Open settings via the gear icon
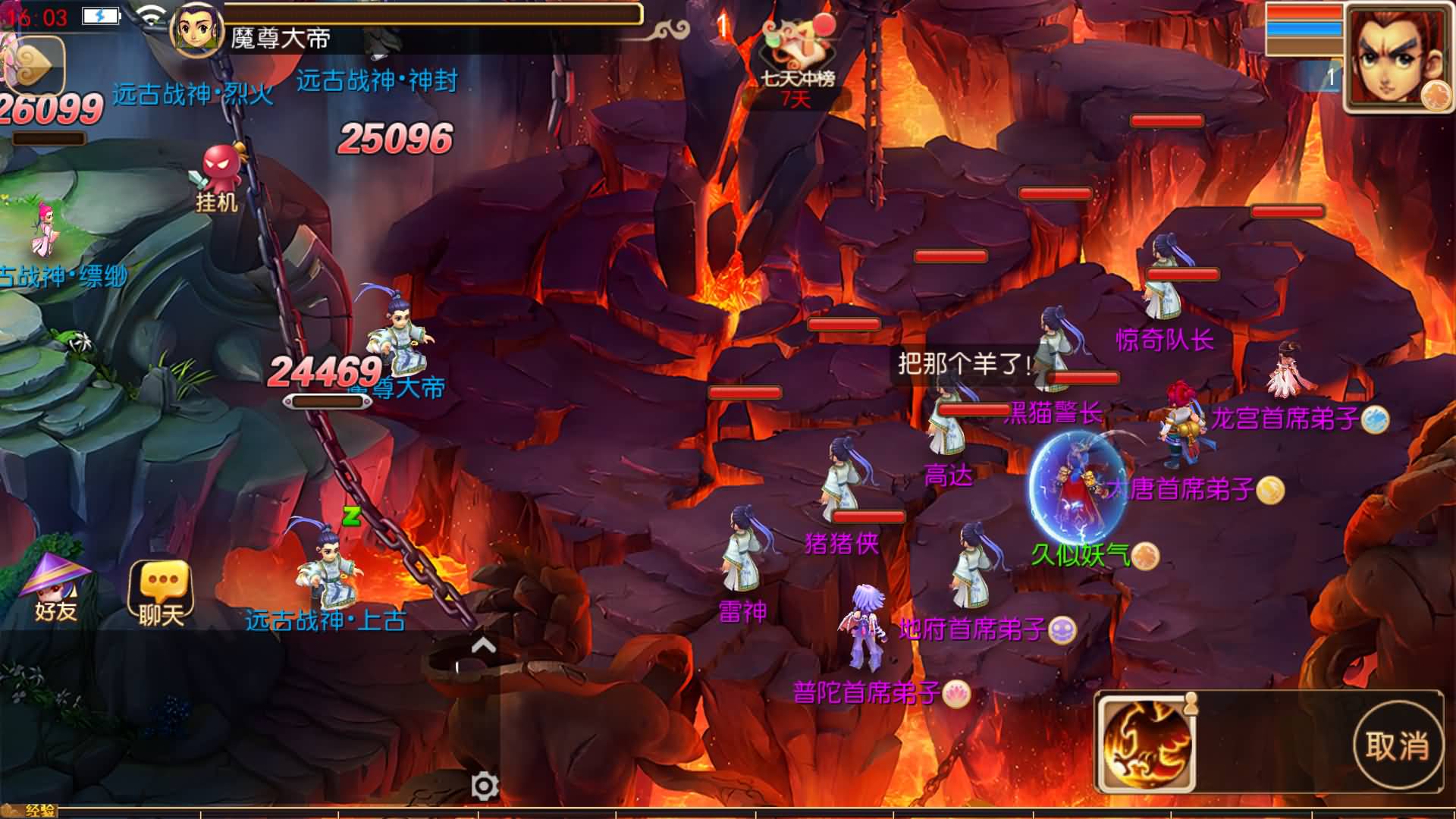 click(x=485, y=786)
